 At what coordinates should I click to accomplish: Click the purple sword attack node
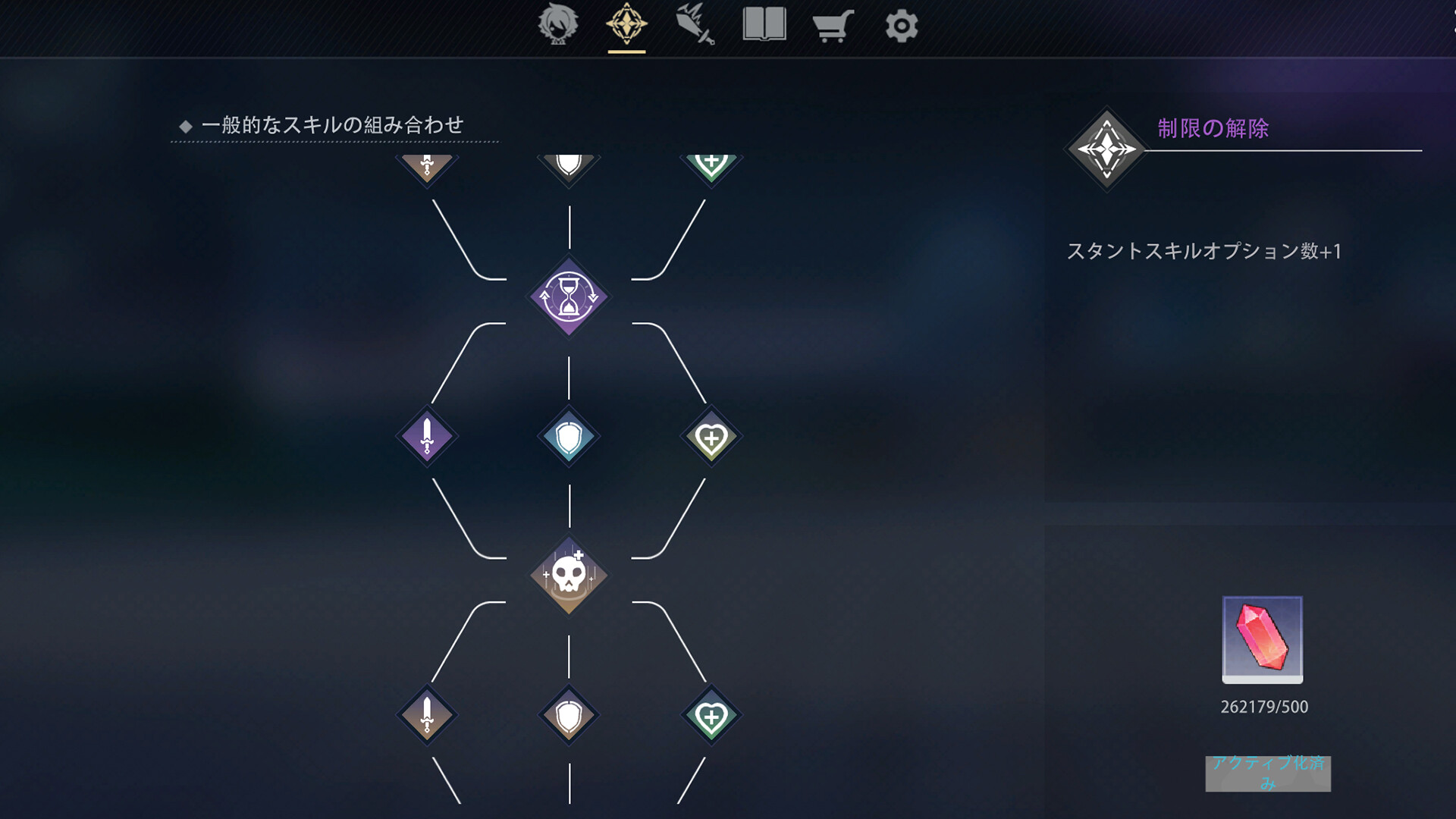427,436
